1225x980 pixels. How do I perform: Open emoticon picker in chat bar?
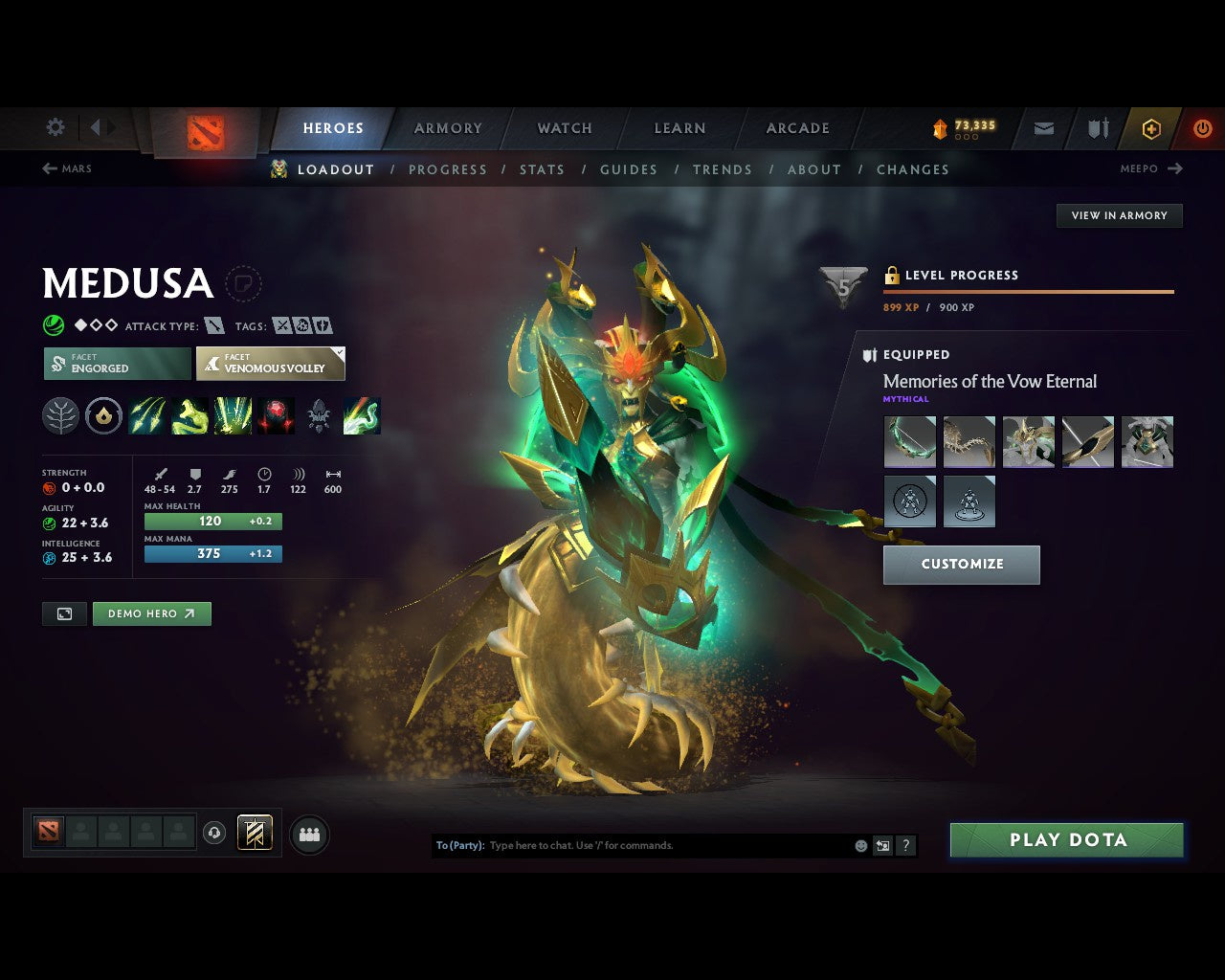[x=859, y=845]
